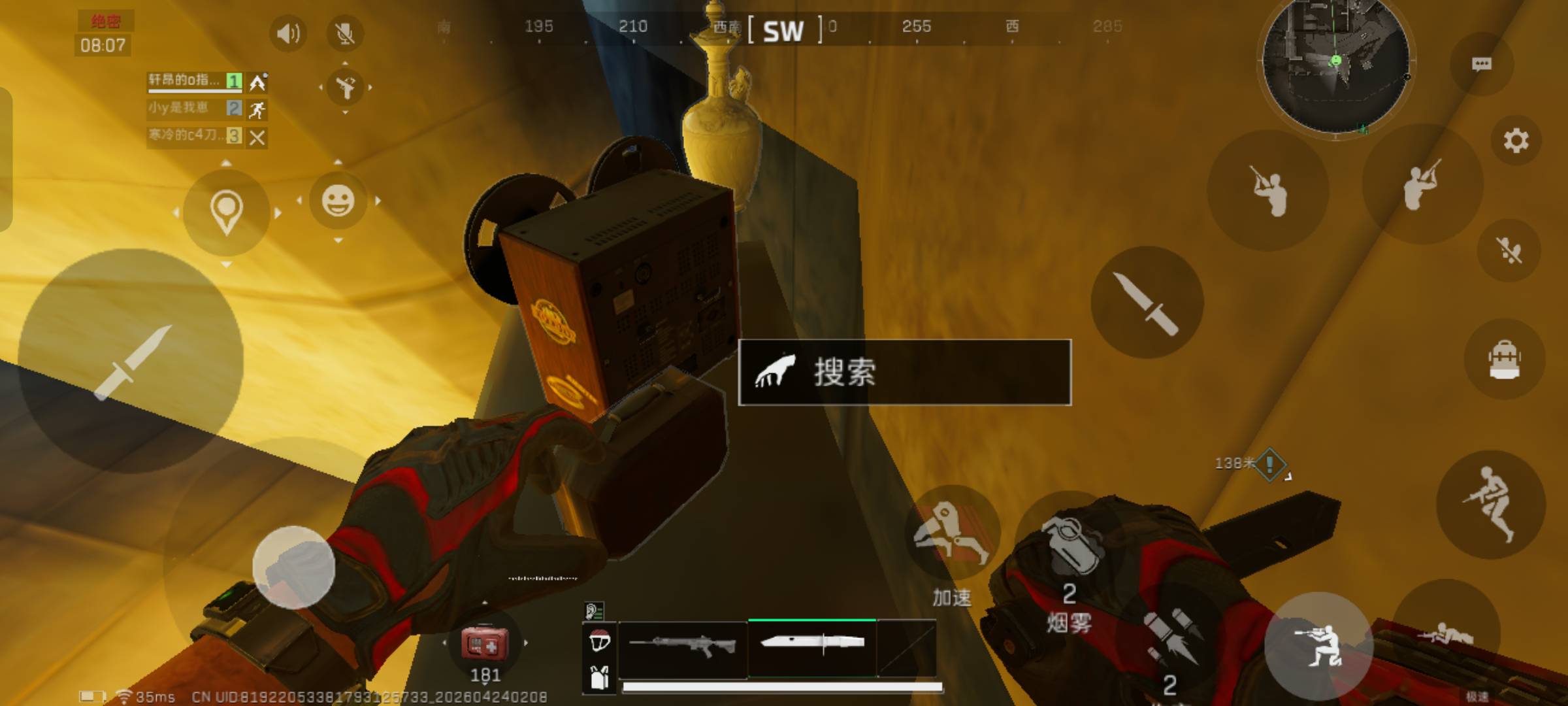Open the smiley emote wheel
1568x706 pixels.
(x=338, y=201)
